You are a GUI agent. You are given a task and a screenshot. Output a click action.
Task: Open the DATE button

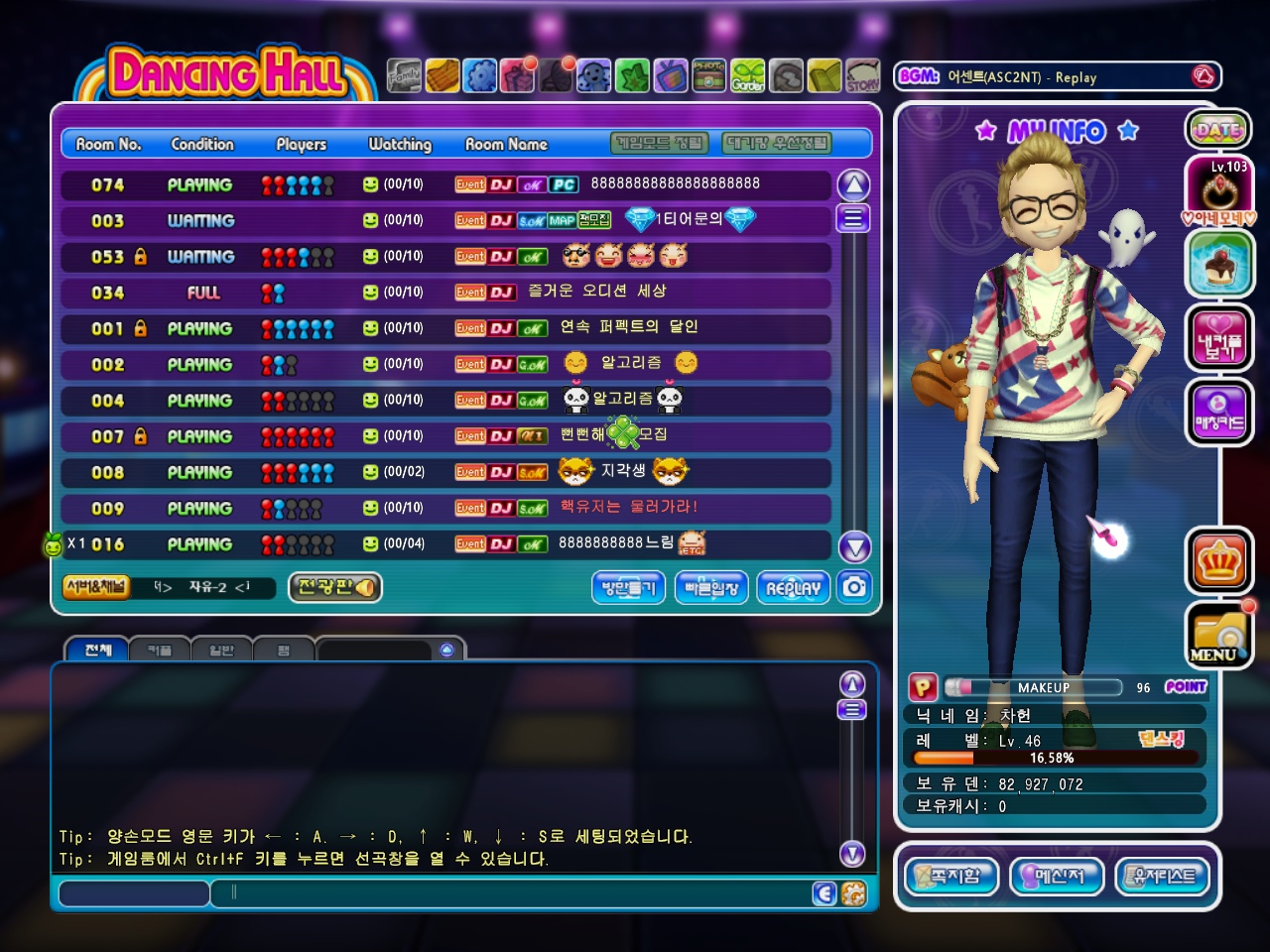1217,129
